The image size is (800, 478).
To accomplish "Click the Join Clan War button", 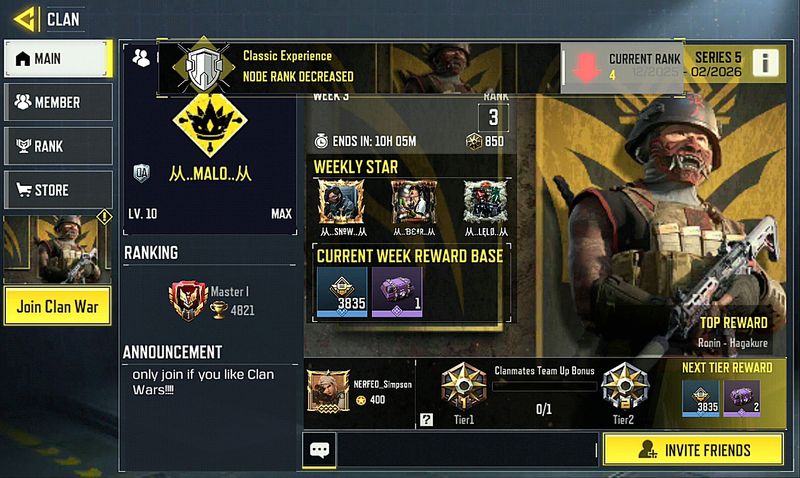I will pos(57,307).
